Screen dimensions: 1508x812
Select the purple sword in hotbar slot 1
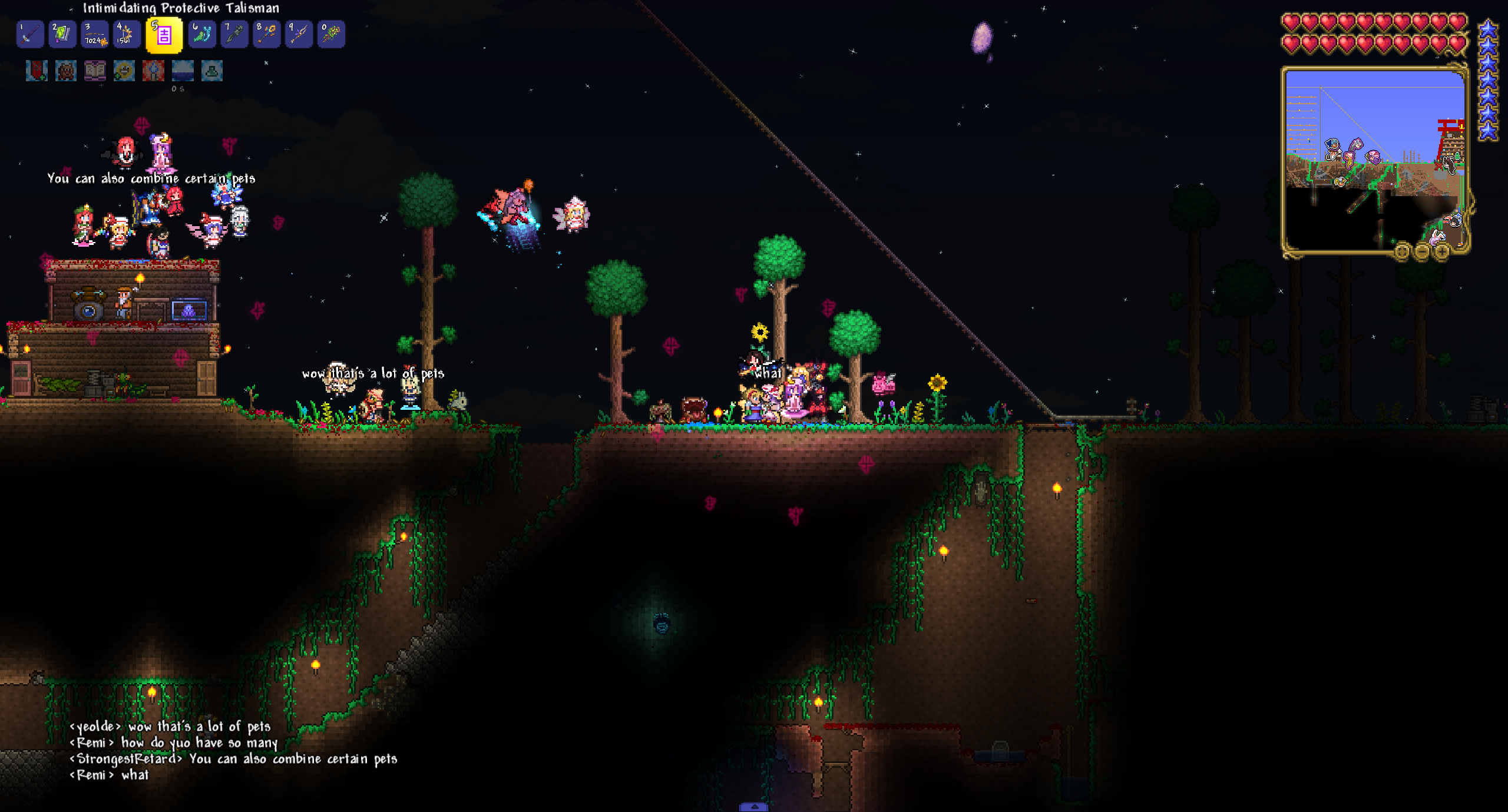(30, 34)
